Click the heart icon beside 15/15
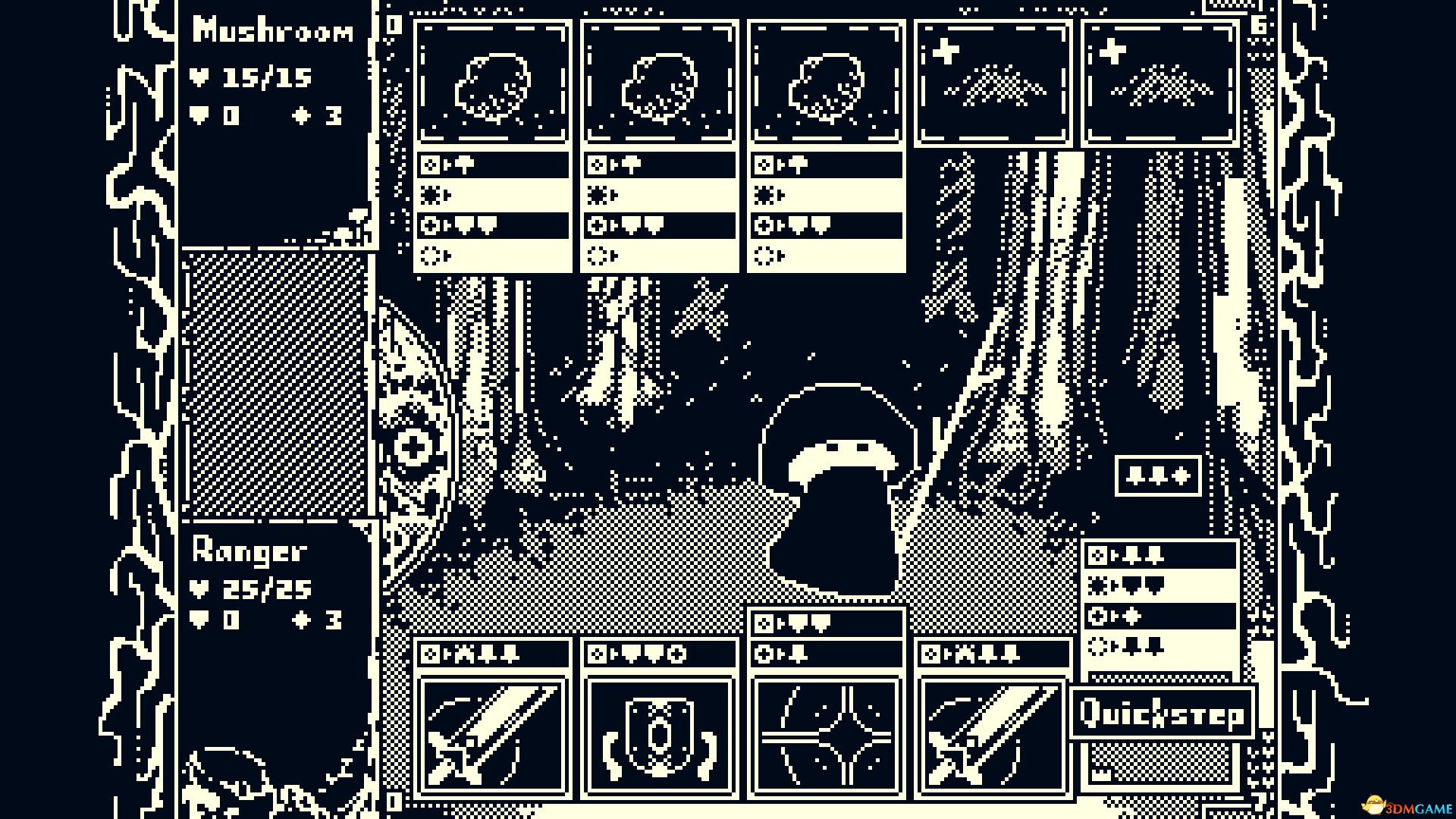 pos(201,76)
